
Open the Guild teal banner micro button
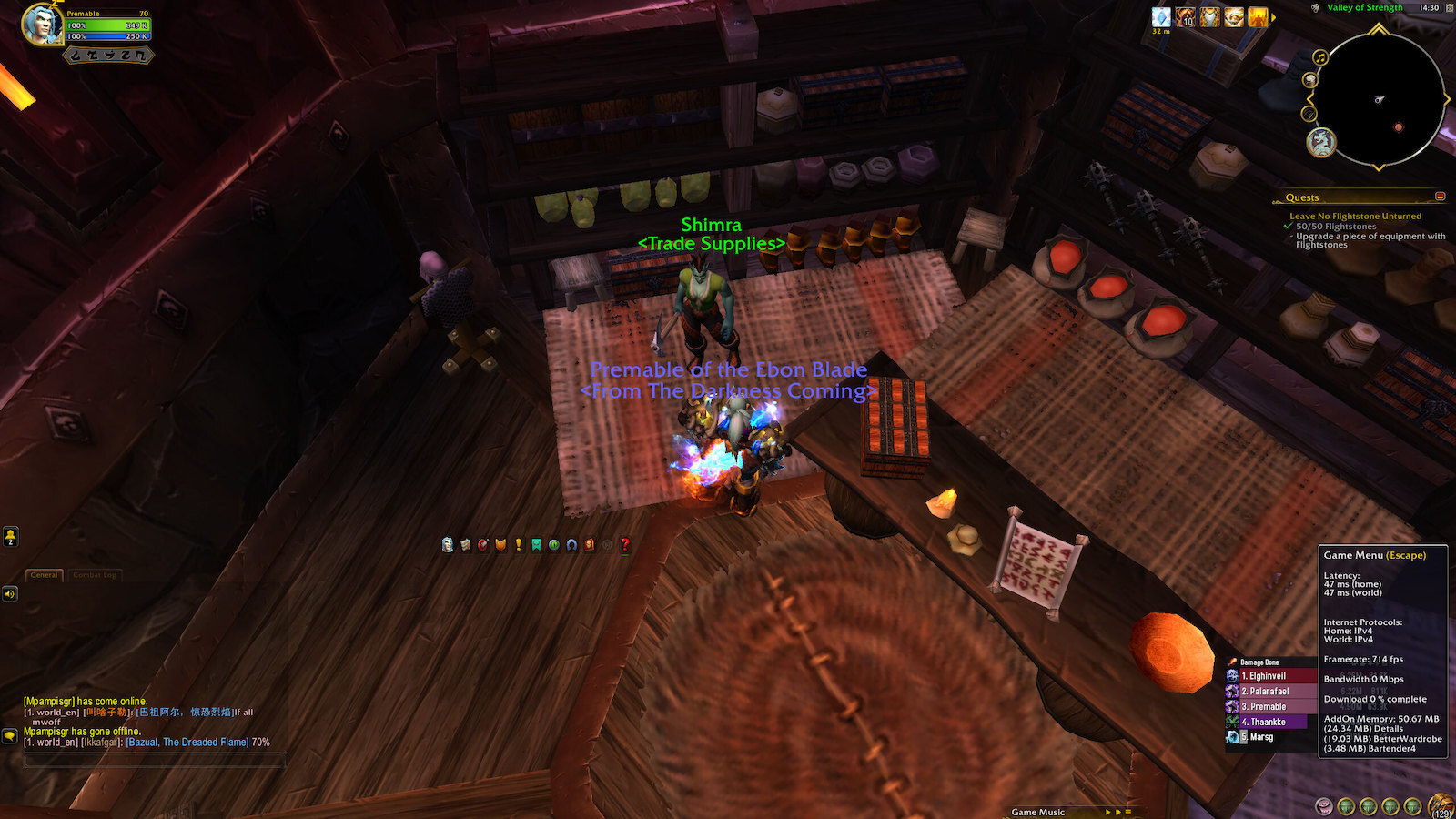tap(536, 544)
